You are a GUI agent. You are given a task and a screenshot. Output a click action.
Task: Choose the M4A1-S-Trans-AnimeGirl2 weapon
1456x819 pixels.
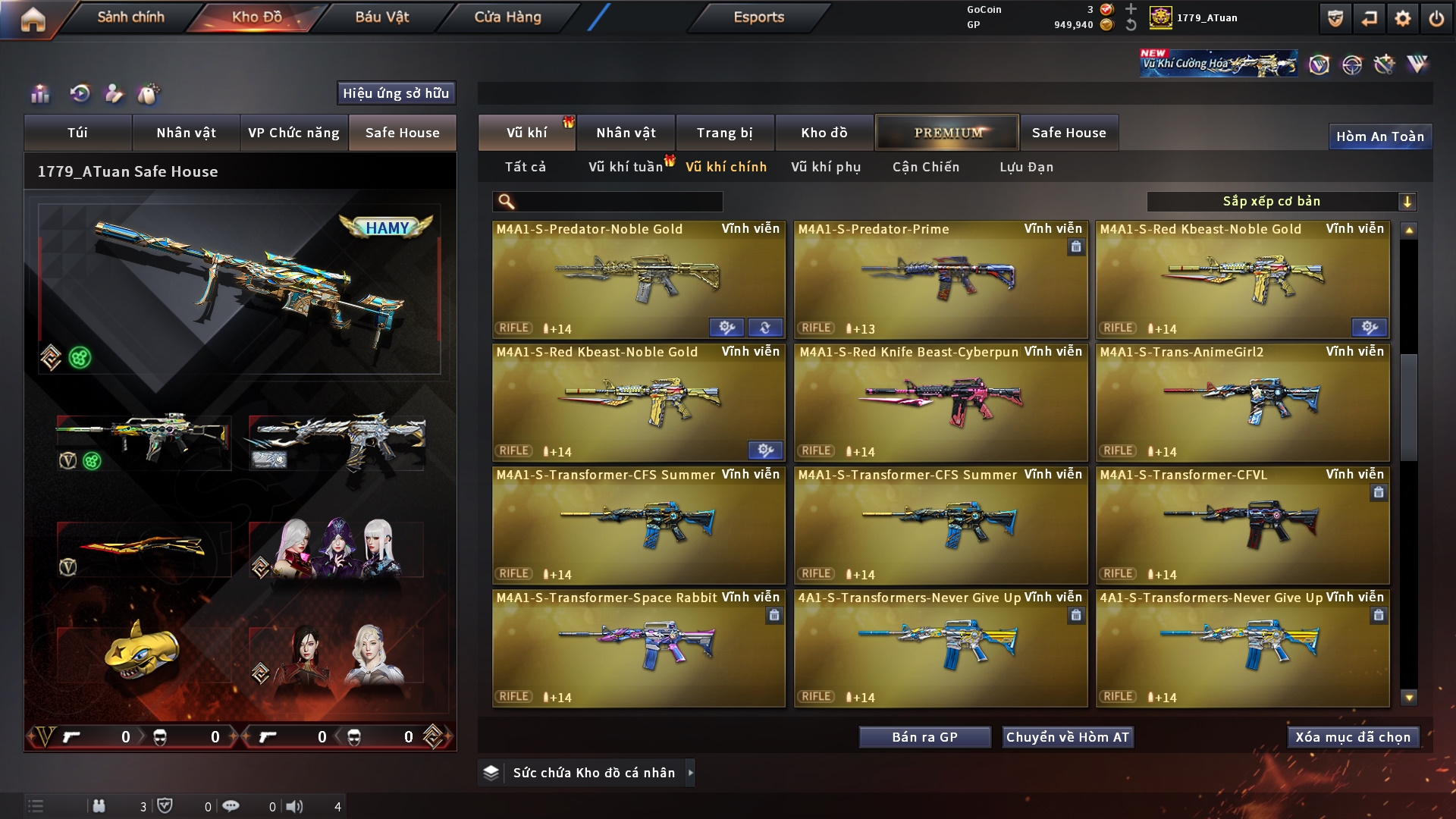tap(1242, 403)
